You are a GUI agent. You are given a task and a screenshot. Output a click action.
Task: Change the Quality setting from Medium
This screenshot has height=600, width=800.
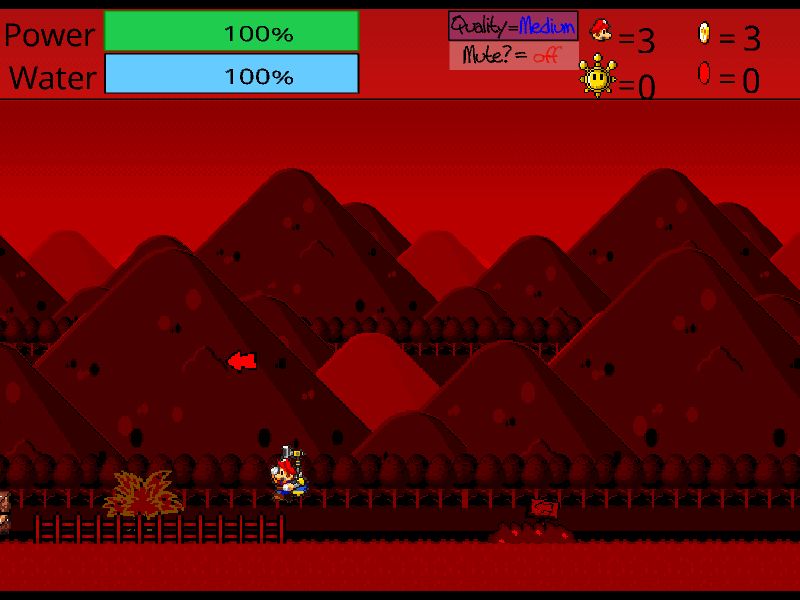(513, 26)
